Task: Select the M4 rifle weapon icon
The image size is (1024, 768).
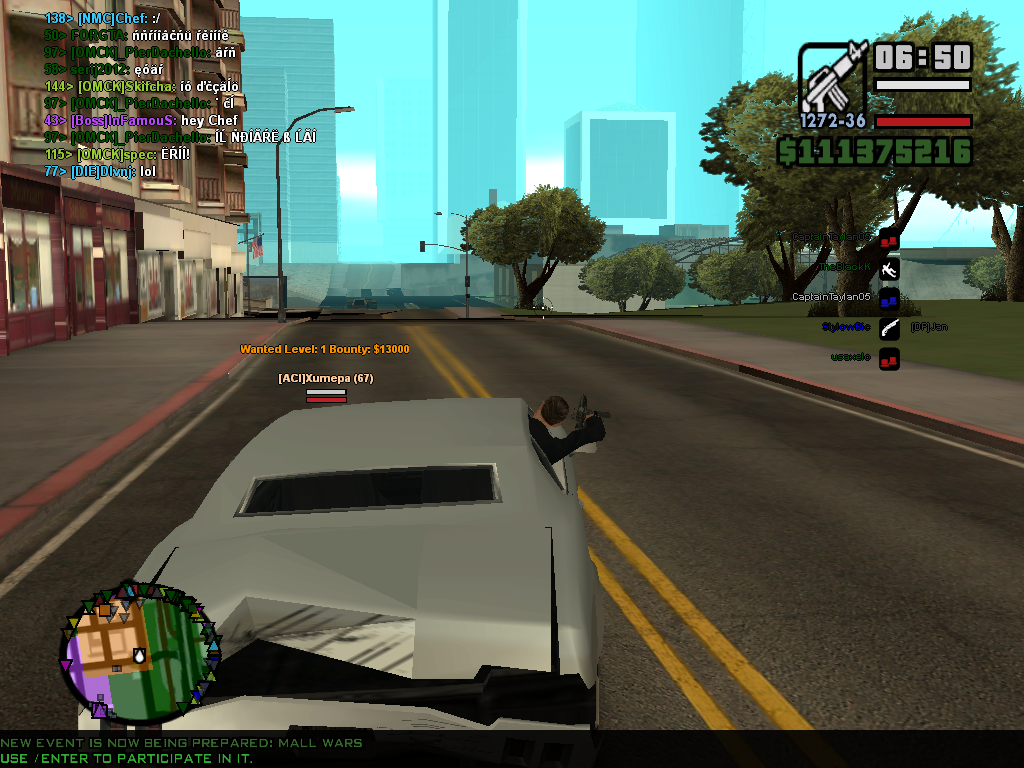Action: [833, 77]
